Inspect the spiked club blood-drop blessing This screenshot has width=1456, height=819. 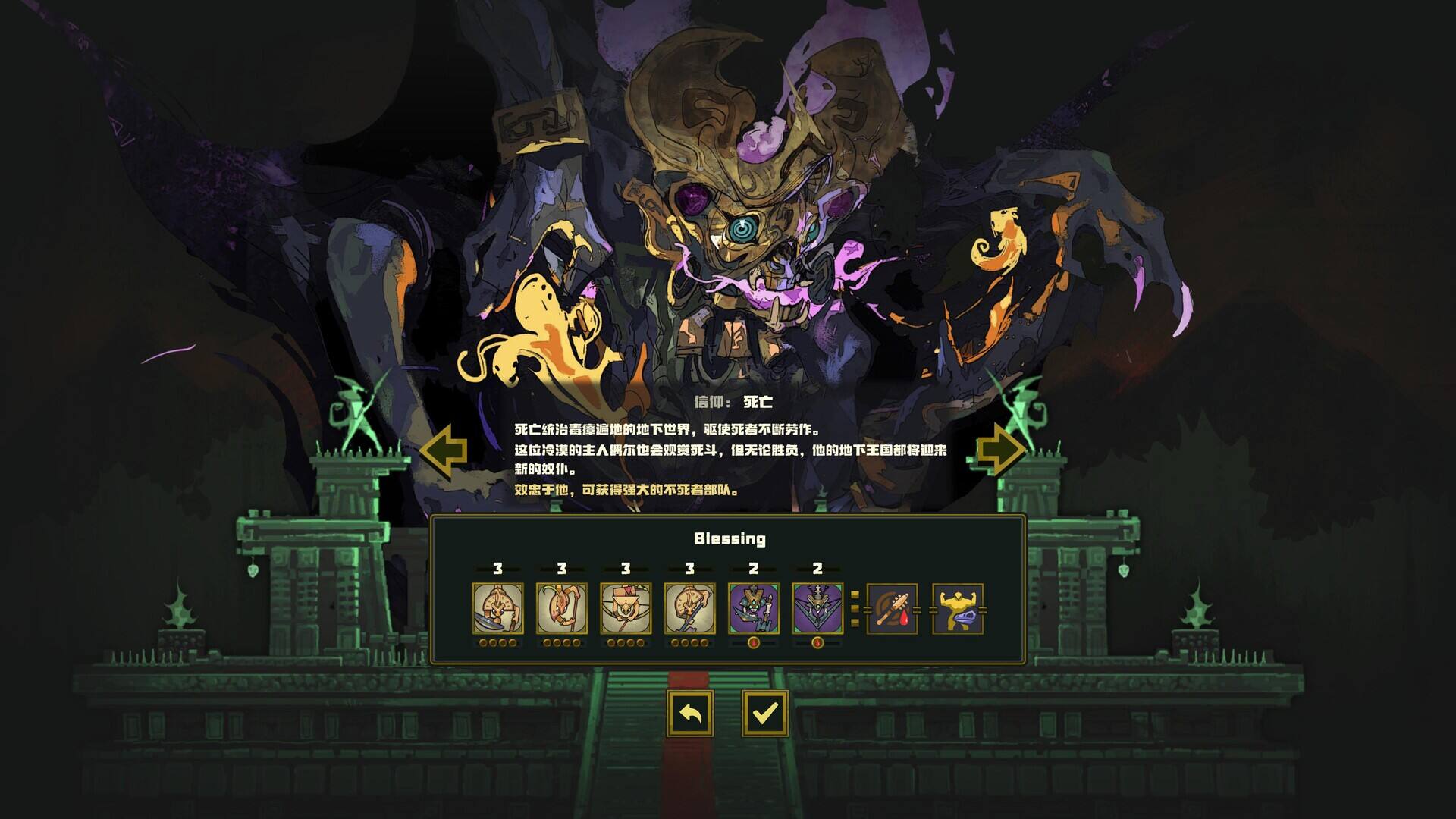point(892,608)
